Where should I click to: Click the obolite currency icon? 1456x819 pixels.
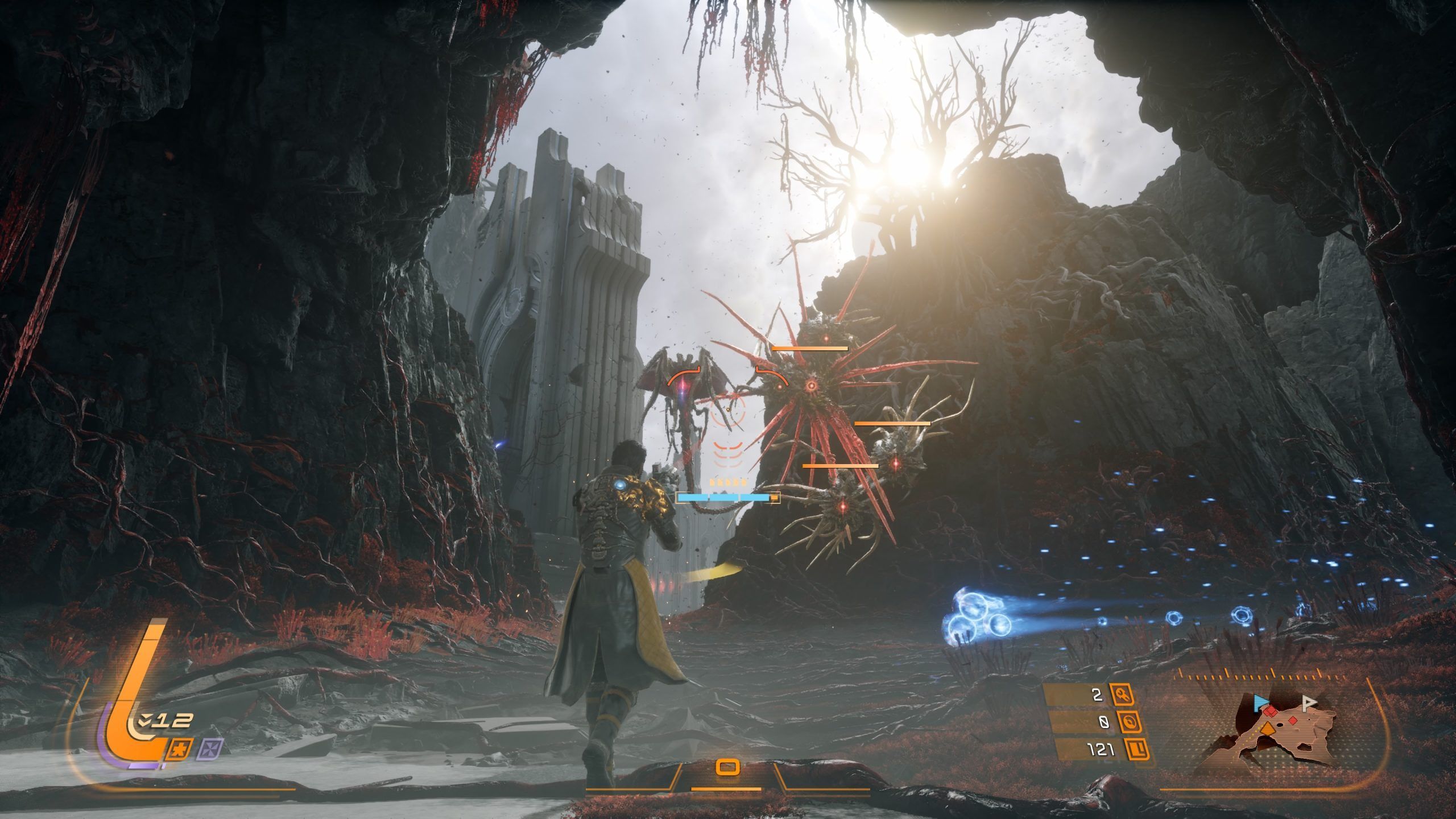coord(1135,750)
